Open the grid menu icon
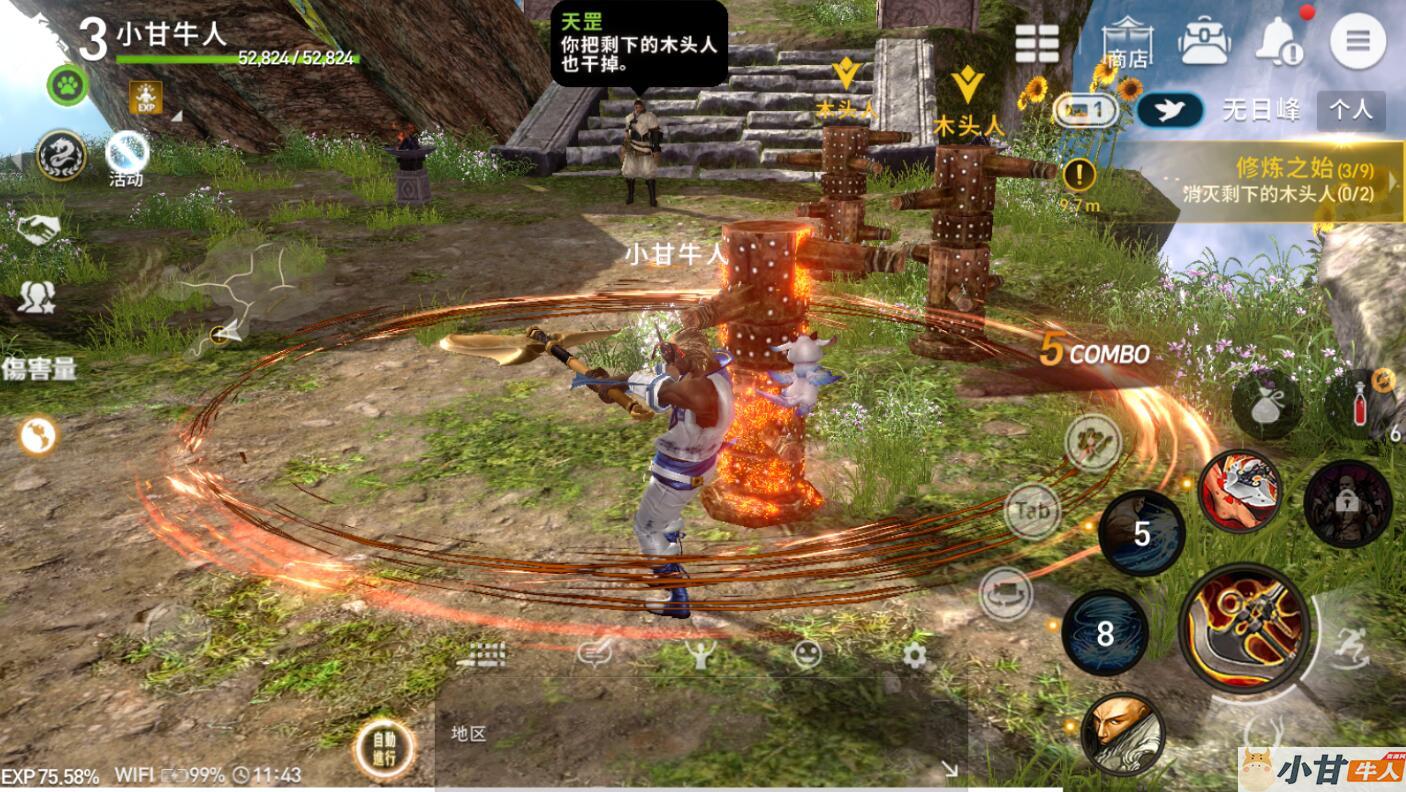The height and width of the screenshot is (792, 1406). tap(1037, 43)
